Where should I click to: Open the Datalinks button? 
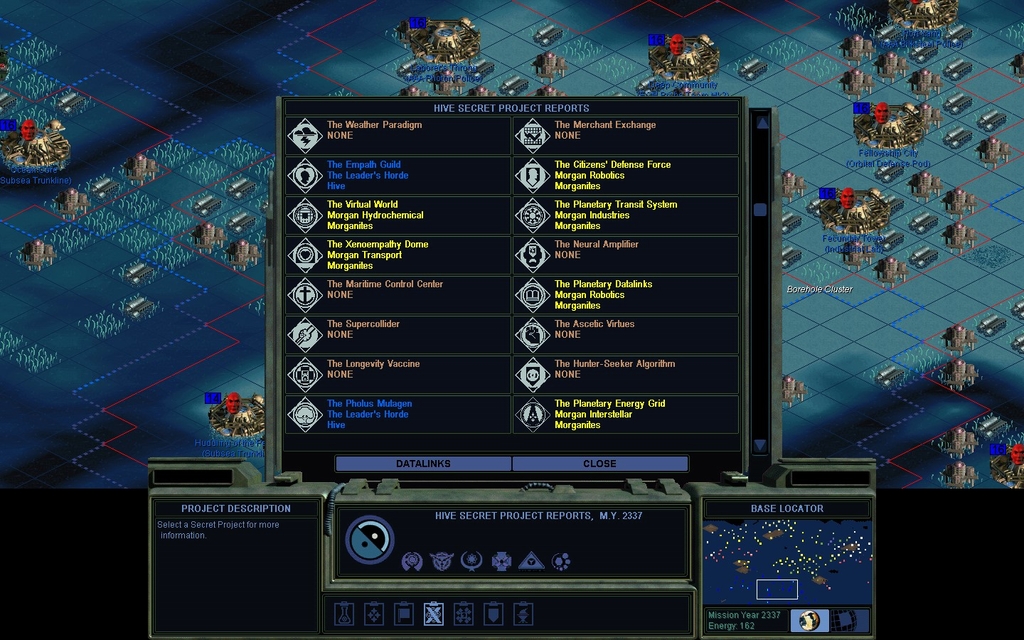tap(423, 464)
